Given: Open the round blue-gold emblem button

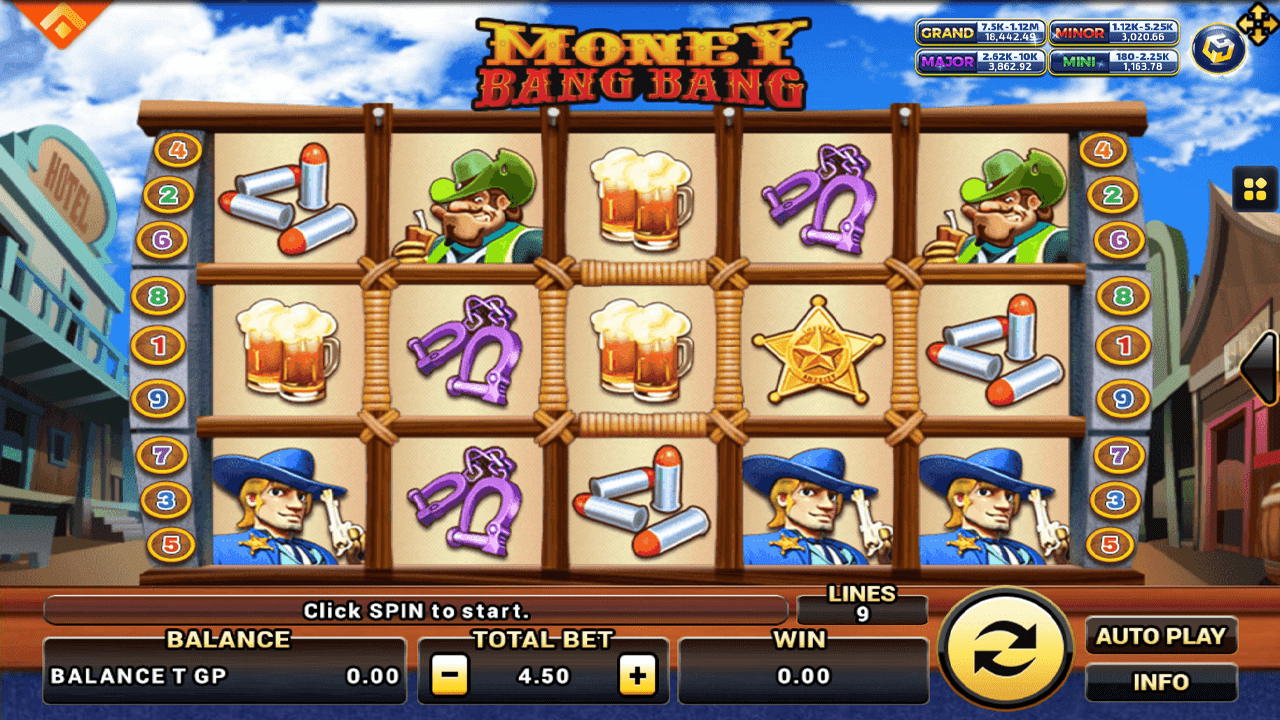Looking at the screenshot, I should (x=1218, y=50).
